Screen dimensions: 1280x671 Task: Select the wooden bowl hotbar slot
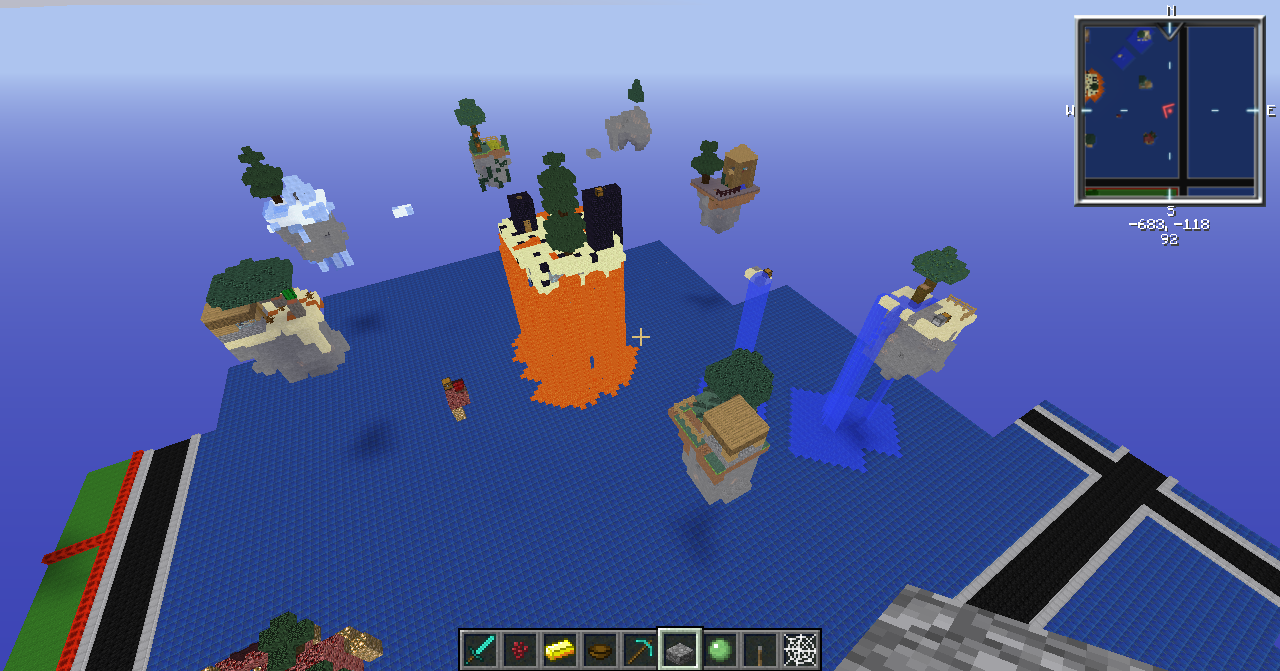pos(600,650)
